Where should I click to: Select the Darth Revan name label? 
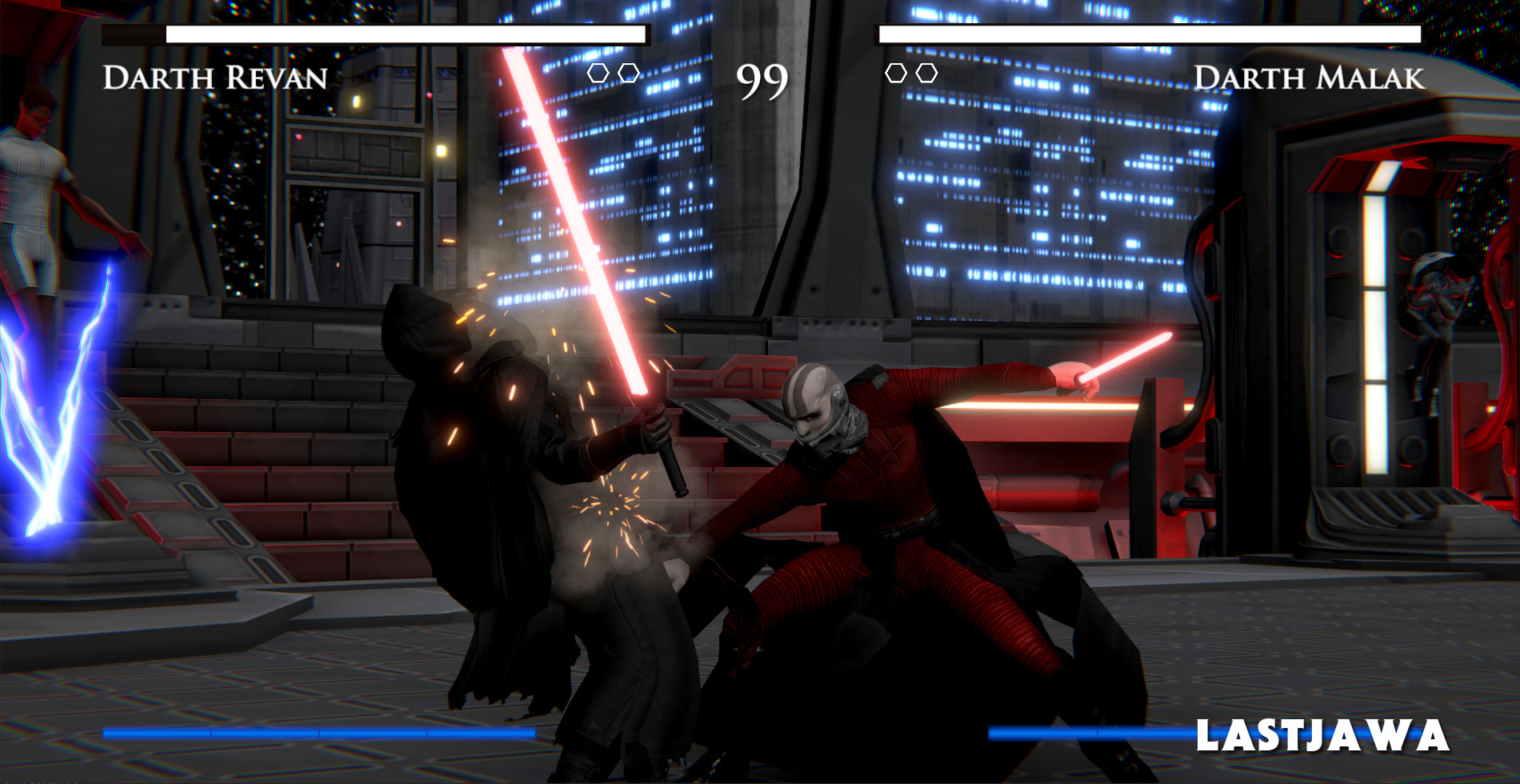click(214, 78)
